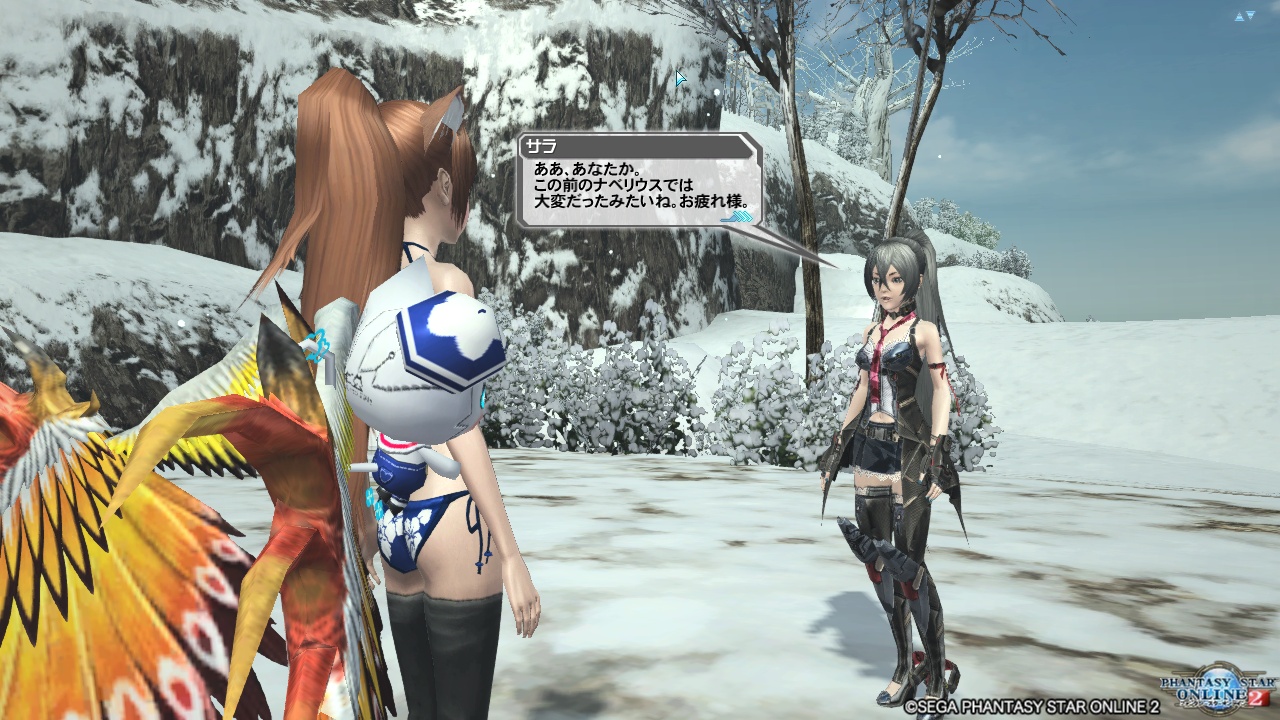Click the mouse cursor arrow in the sky
Image resolution: width=1280 pixels, height=720 pixels.
click(680, 77)
